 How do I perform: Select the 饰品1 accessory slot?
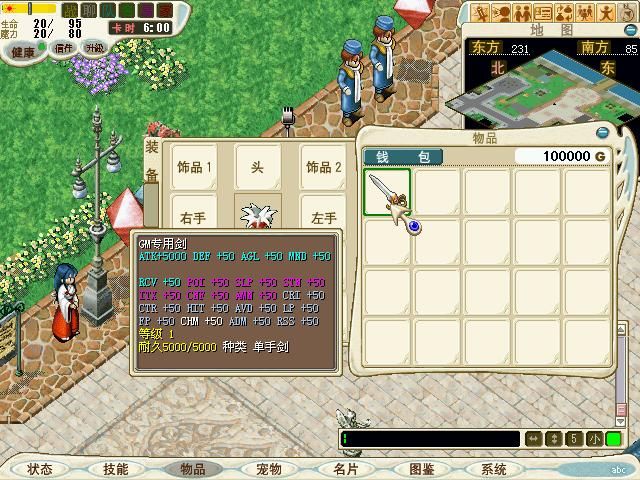tap(195, 166)
